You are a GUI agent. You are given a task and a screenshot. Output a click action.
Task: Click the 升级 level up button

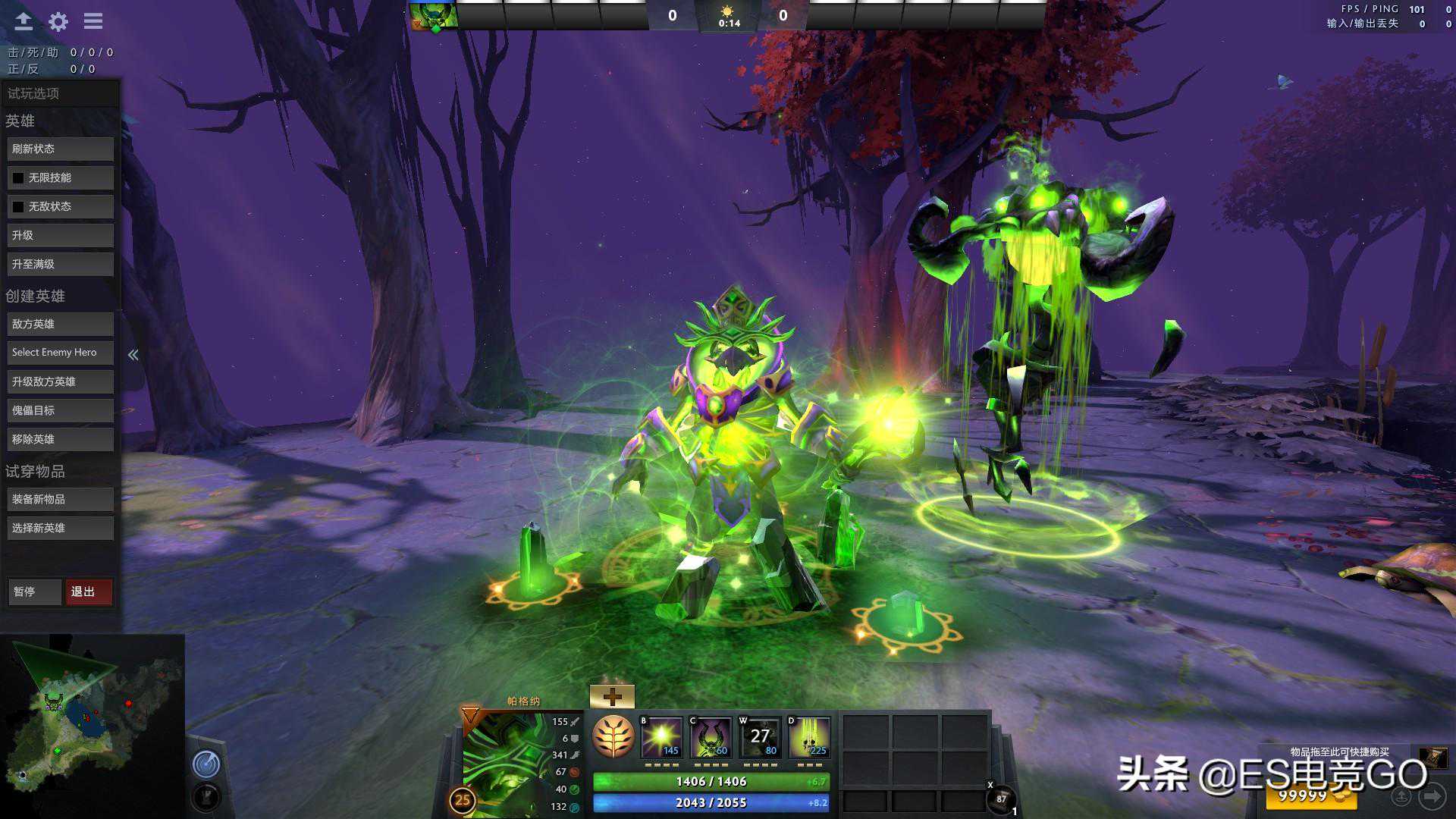(60, 236)
